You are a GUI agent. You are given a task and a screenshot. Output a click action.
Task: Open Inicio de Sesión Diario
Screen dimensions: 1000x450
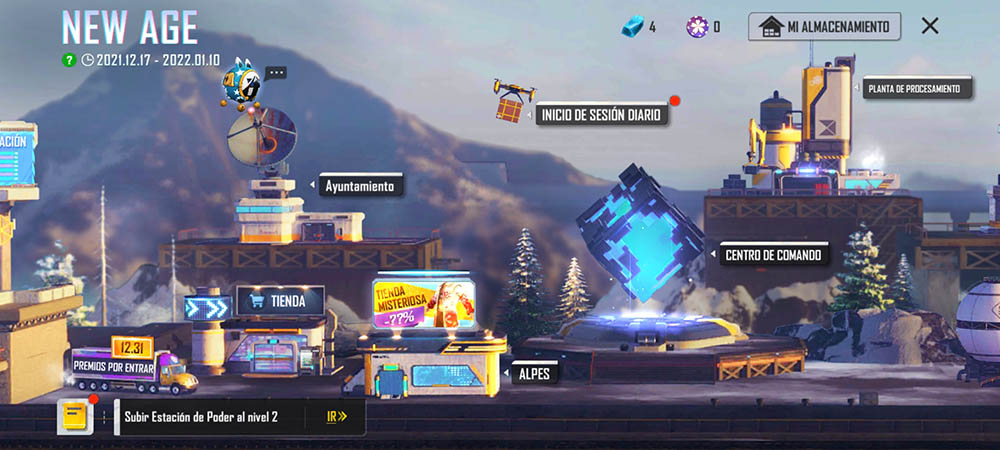pos(602,114)
